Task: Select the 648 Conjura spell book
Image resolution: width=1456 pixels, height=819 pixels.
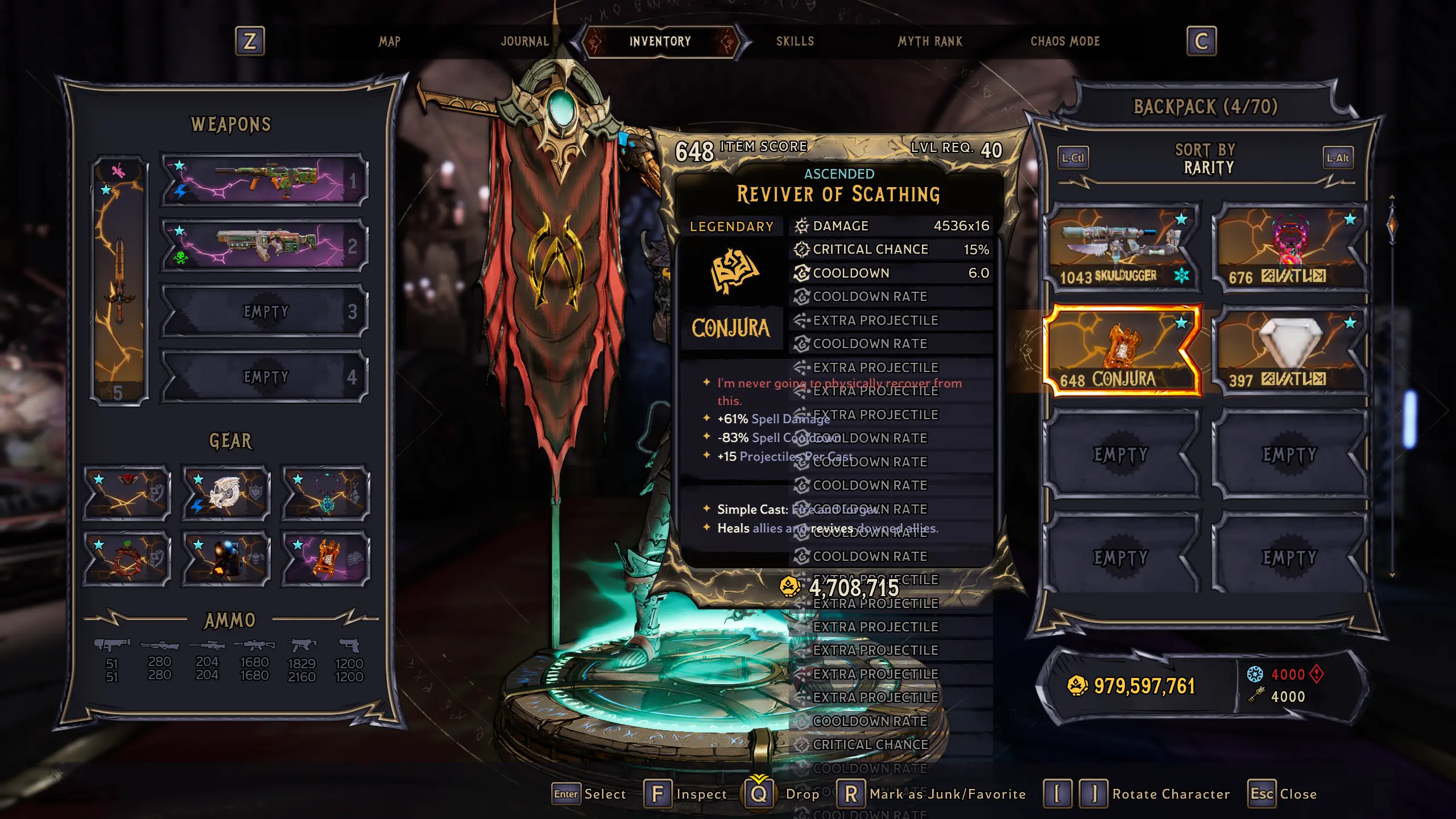Action: click(x=1122, y=351)
